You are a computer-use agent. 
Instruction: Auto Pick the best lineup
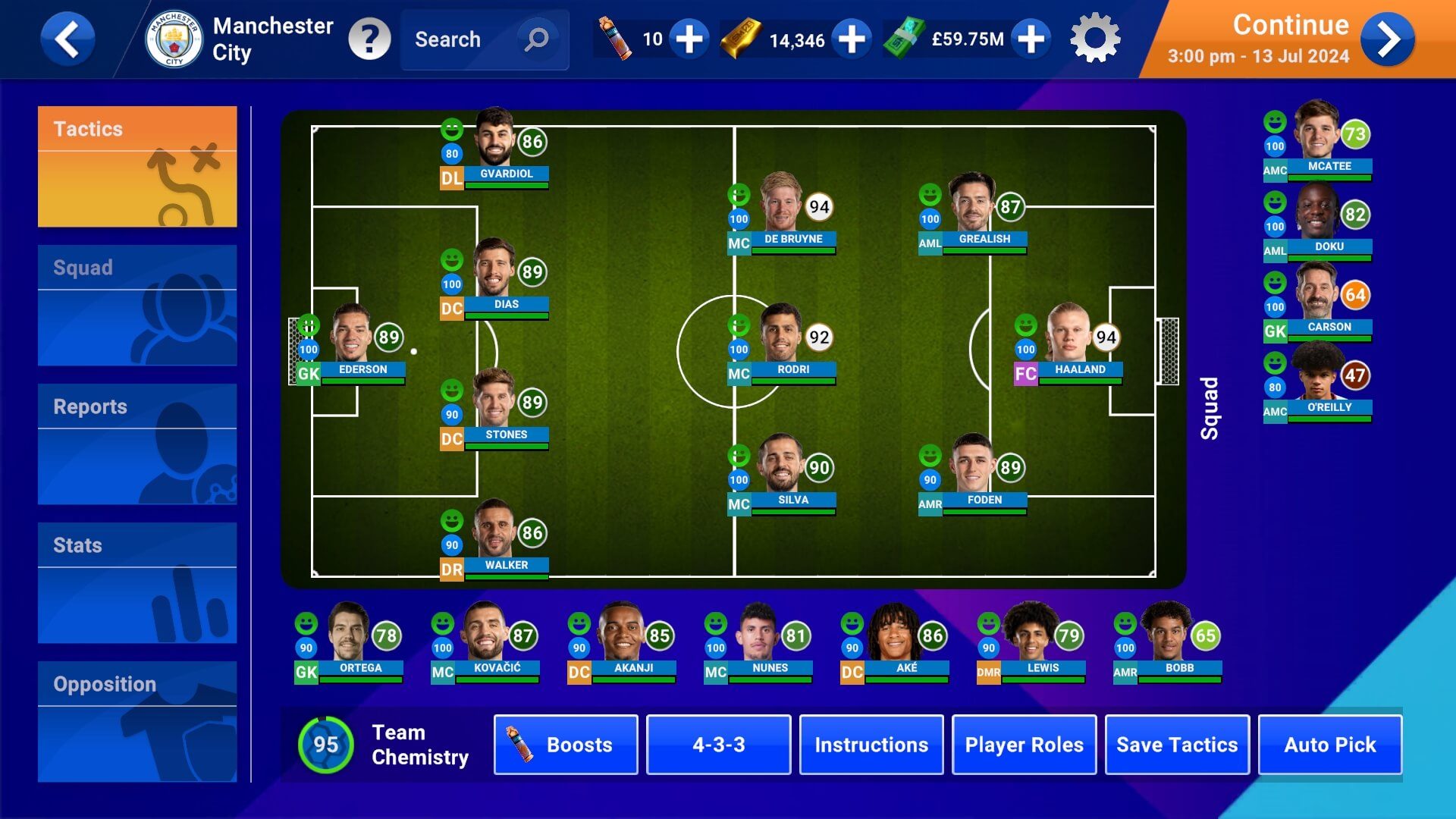[x=1329, y=745]
